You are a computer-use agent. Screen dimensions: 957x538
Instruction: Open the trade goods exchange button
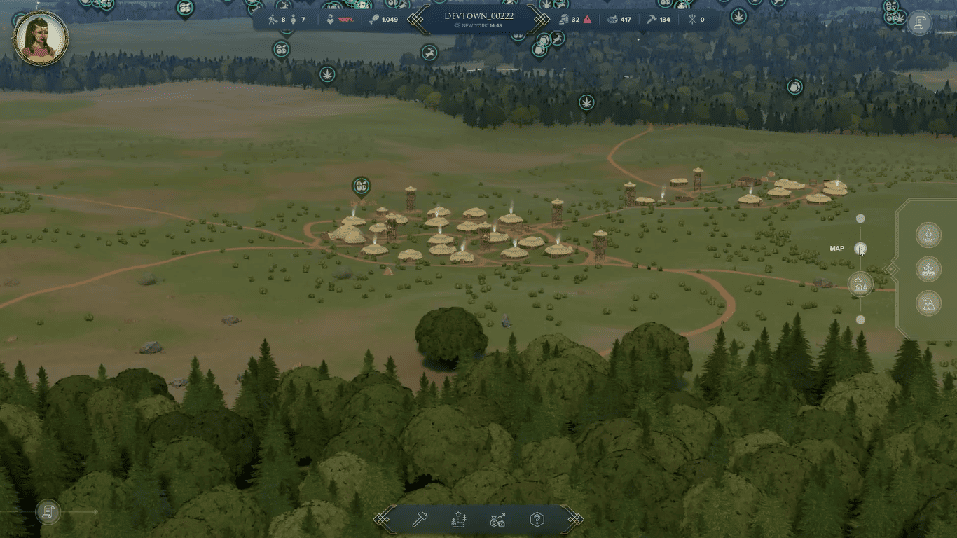pyautogui.click(x=497, y=519)
